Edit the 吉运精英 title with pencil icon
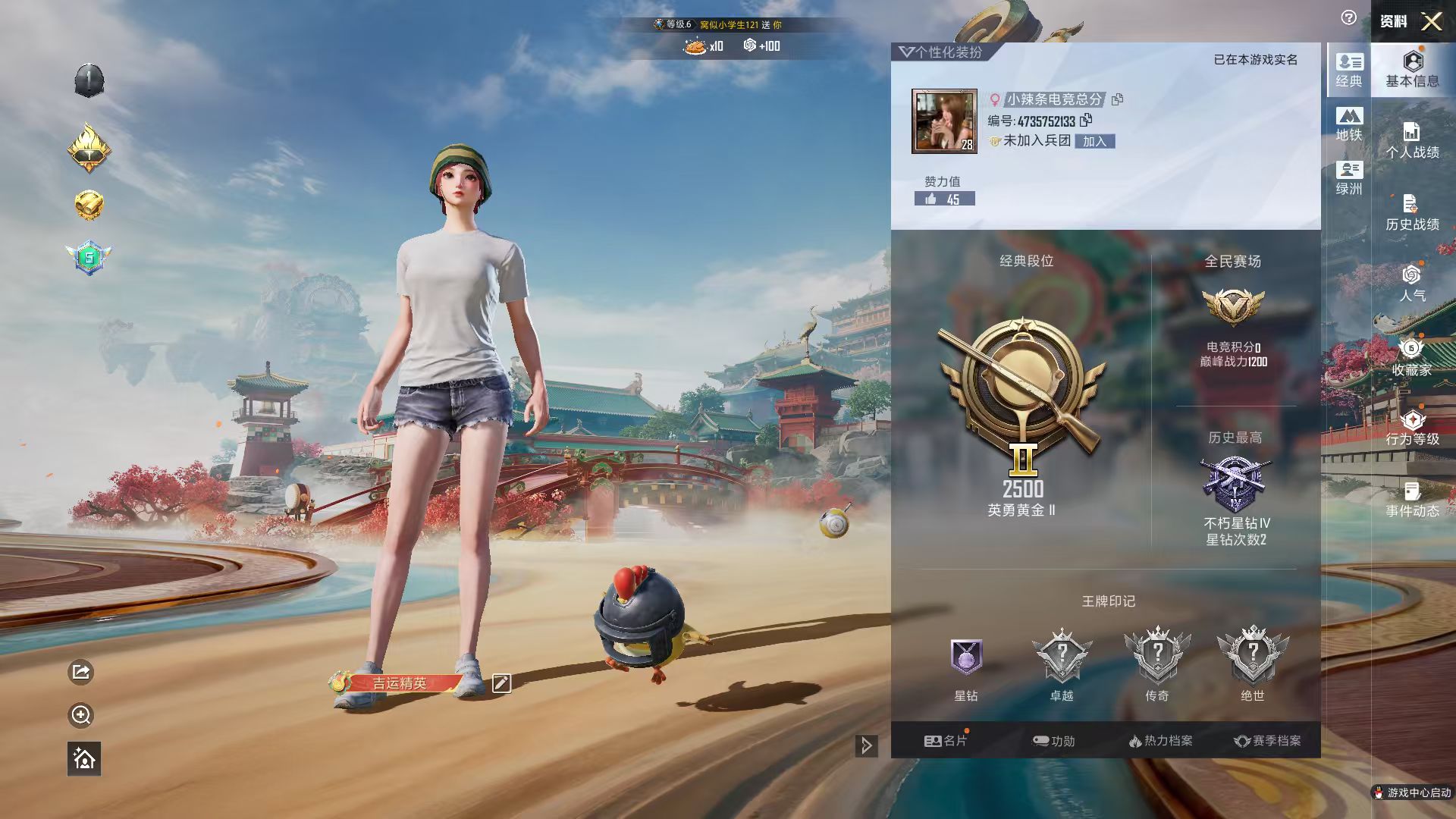The image size is (1456, 819). 501,683
